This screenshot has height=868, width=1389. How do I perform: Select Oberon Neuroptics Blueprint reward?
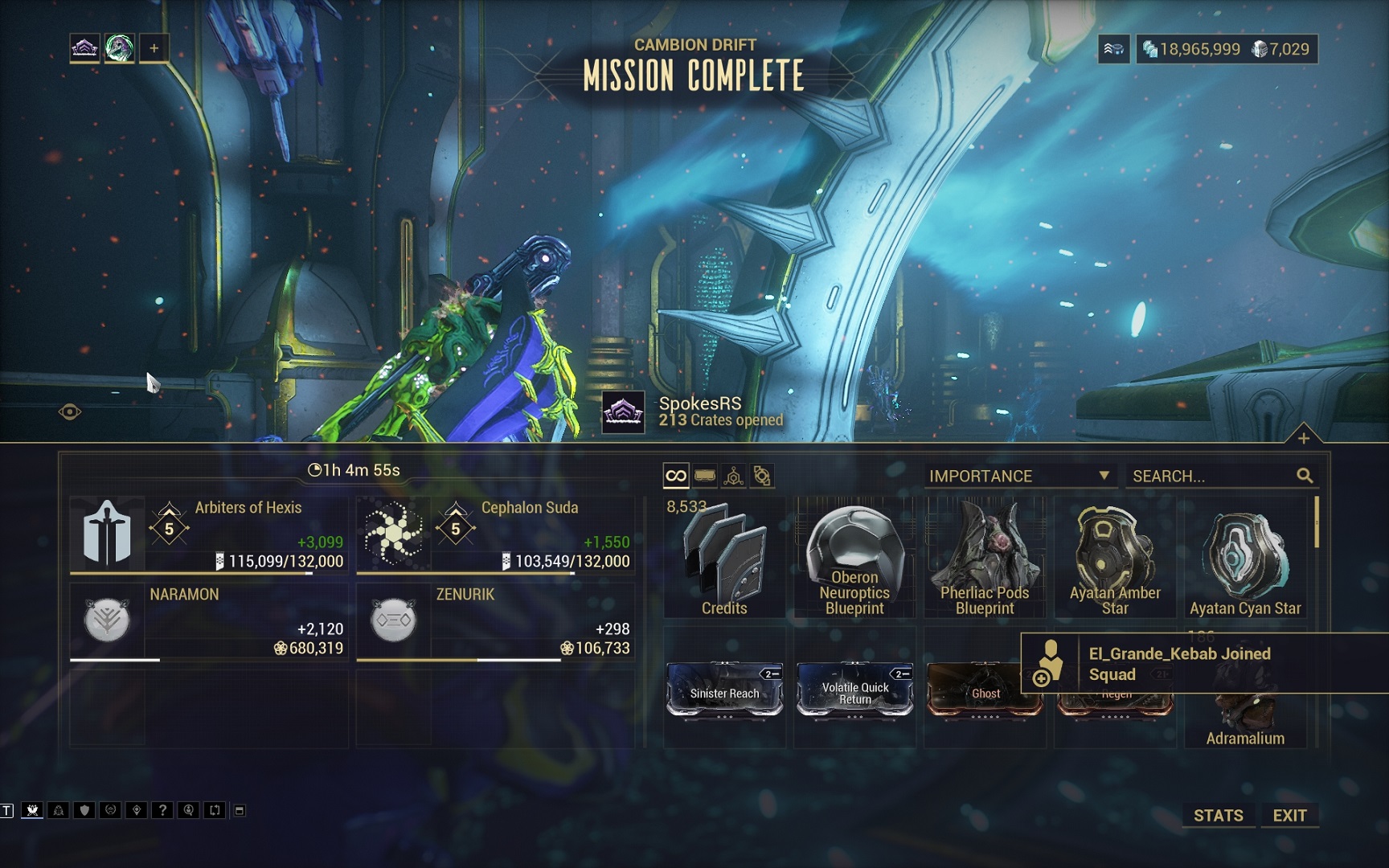click(854, 558)
